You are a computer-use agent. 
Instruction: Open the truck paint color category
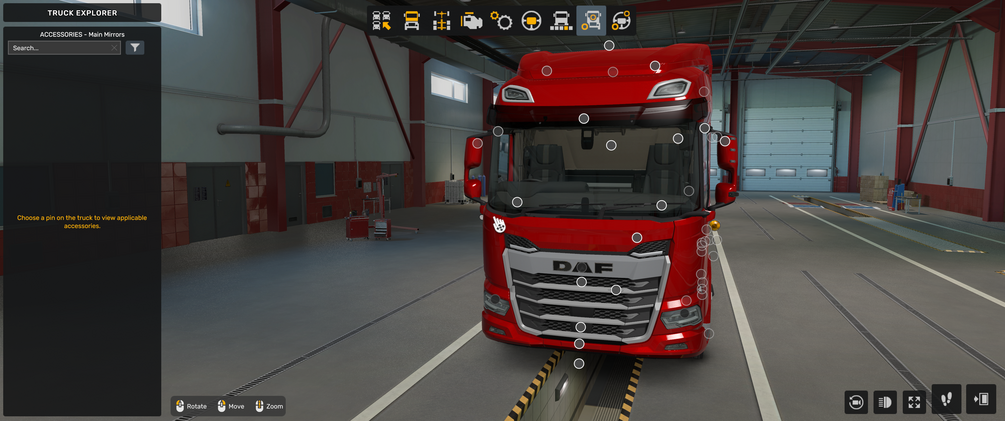[x=561, y=21]
